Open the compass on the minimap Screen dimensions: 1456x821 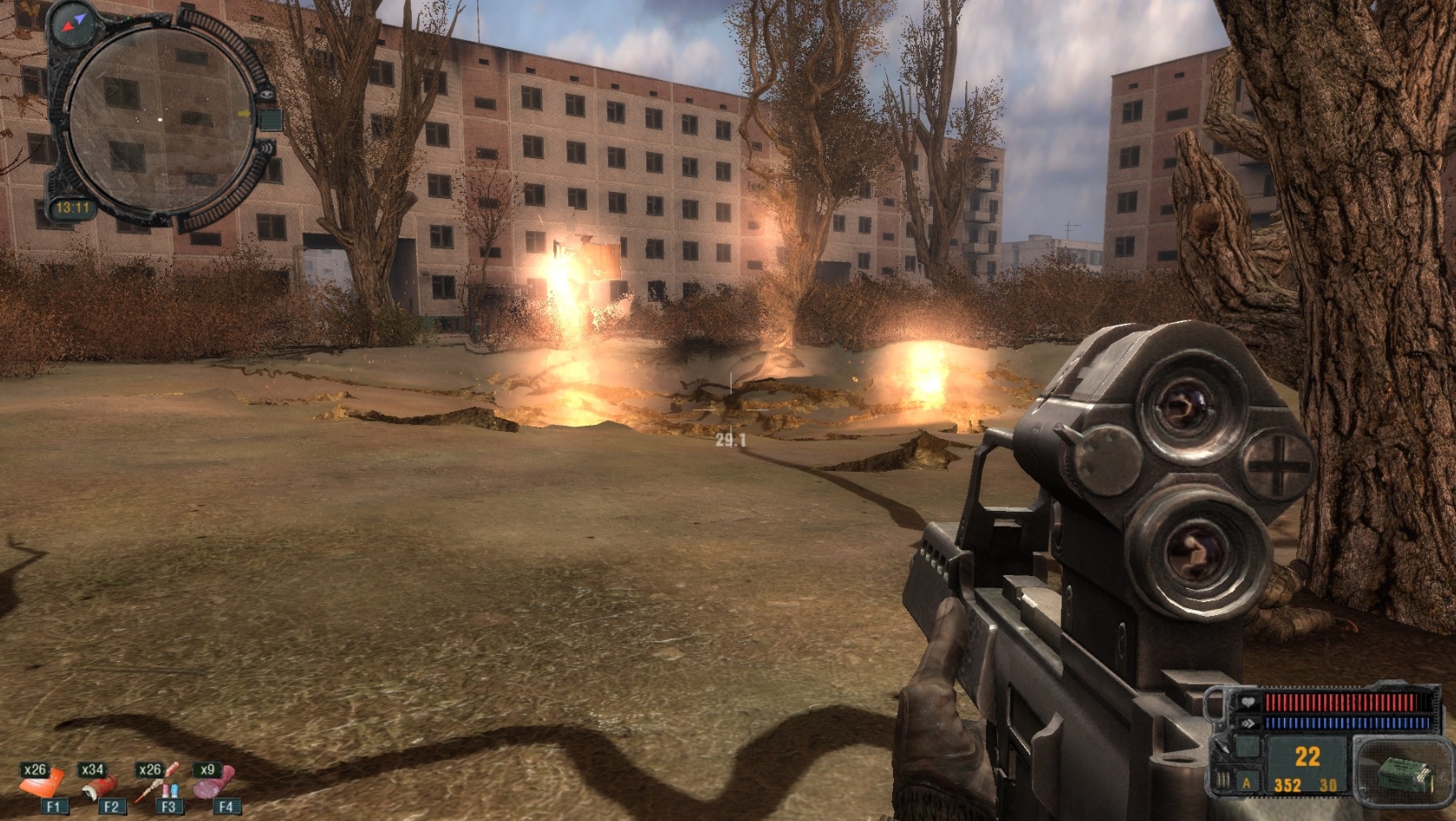73,23
